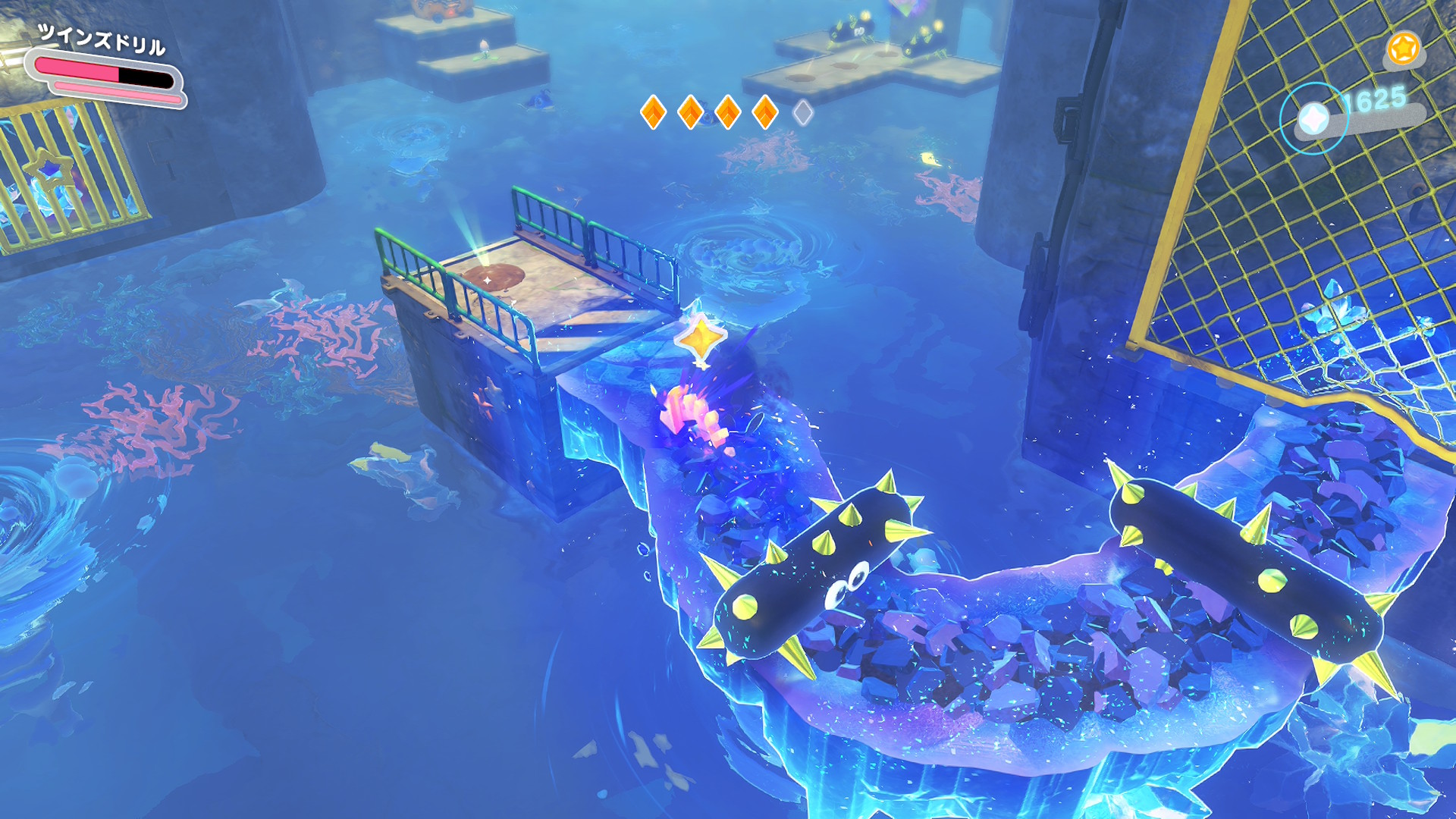The width and height of the screenshot is (1456, 819).
Task: Select the glowing star coin counter icon
Action: (x=1313, y=119)
